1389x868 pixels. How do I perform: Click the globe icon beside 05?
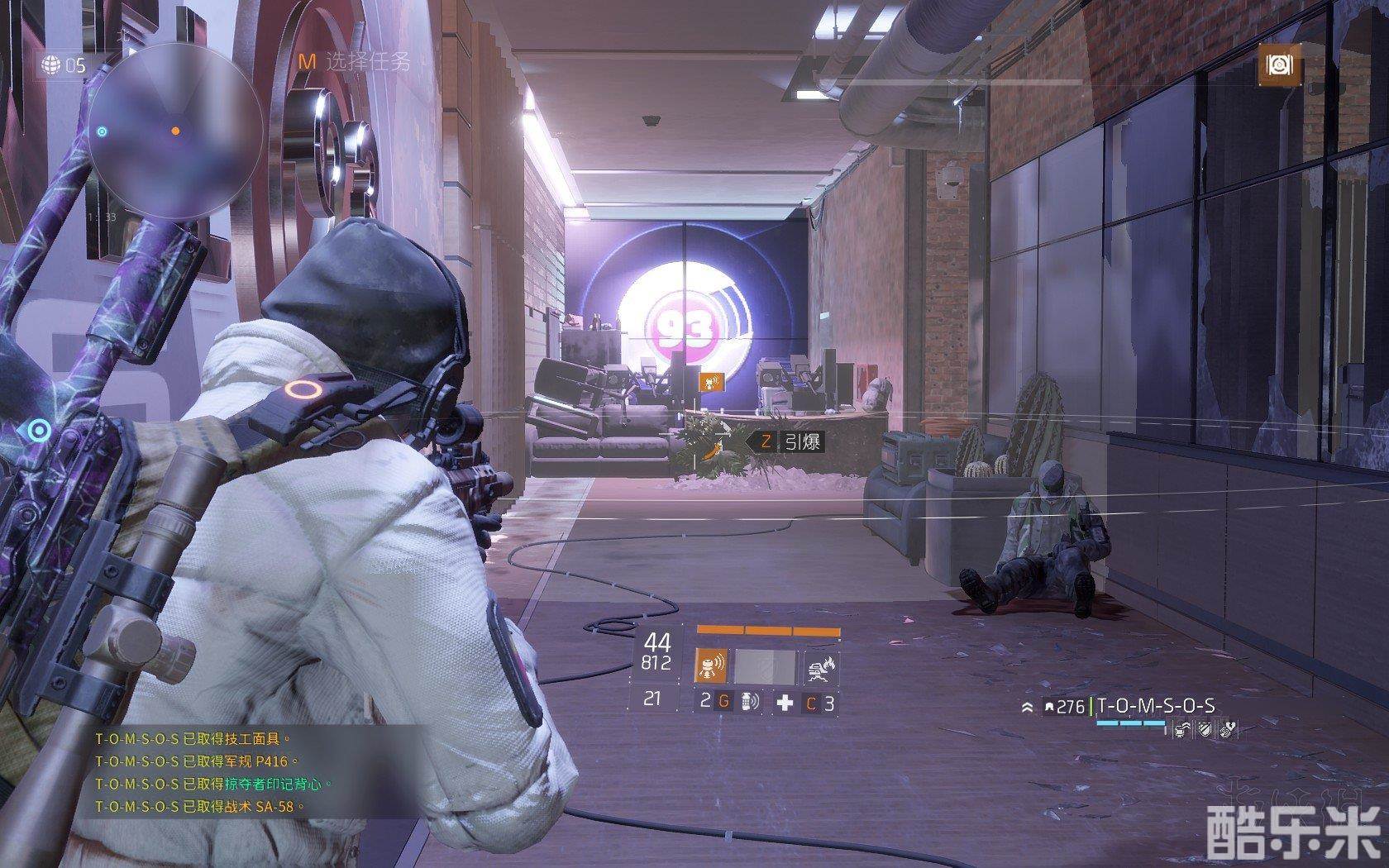point(51,65)
